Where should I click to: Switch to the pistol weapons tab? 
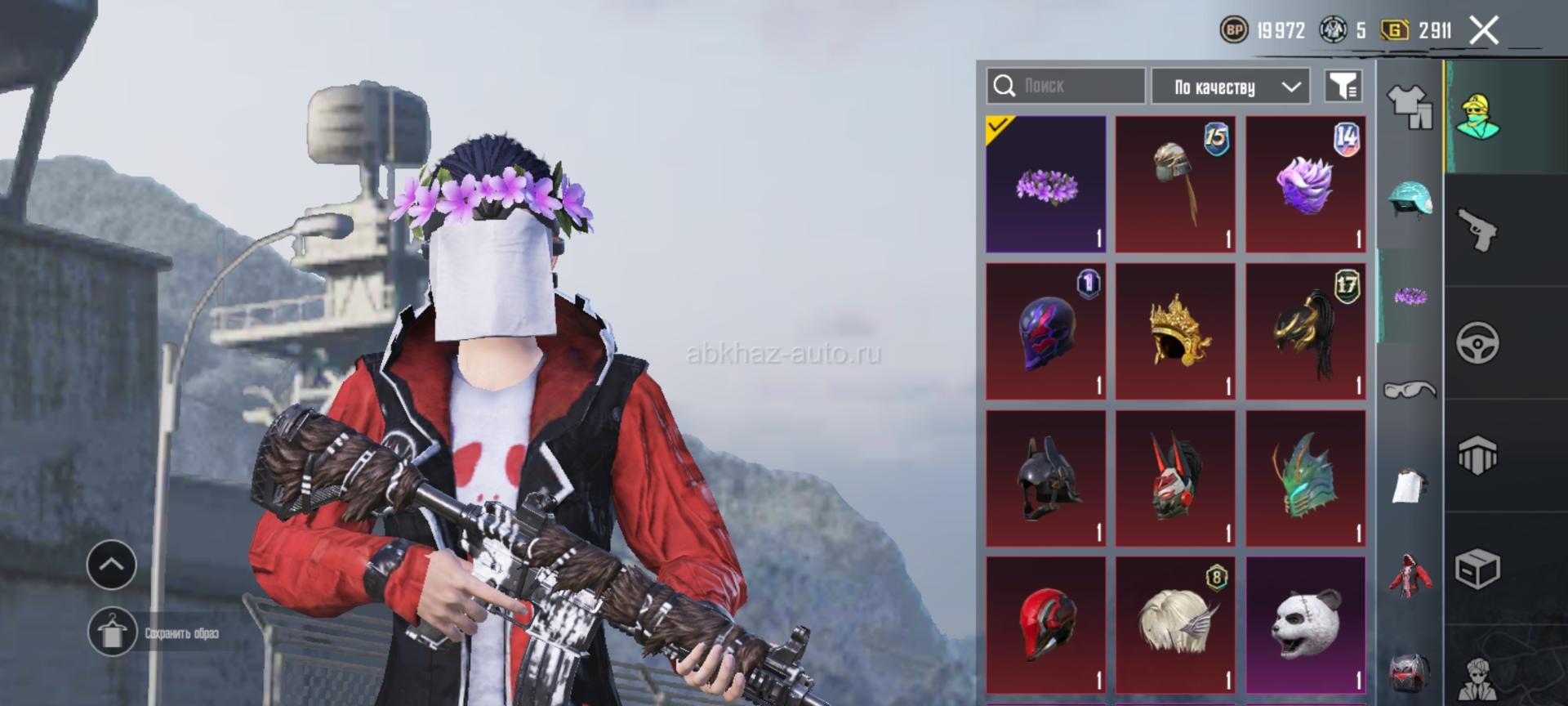click(1477, 230)
